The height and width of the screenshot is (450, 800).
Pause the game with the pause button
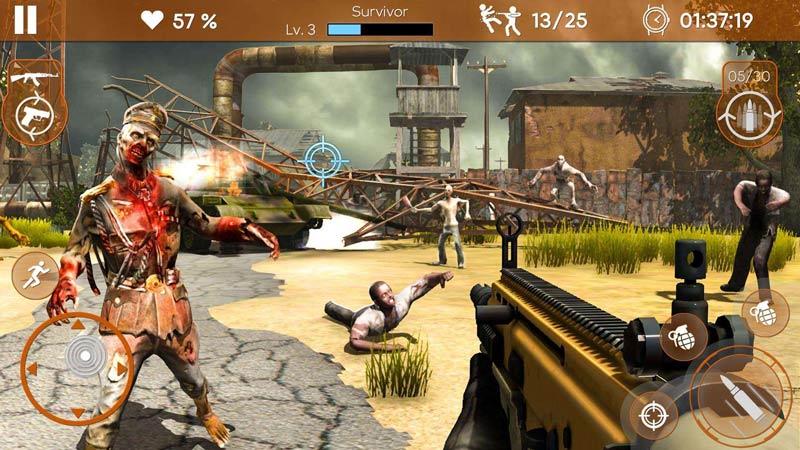click(25, 19)
